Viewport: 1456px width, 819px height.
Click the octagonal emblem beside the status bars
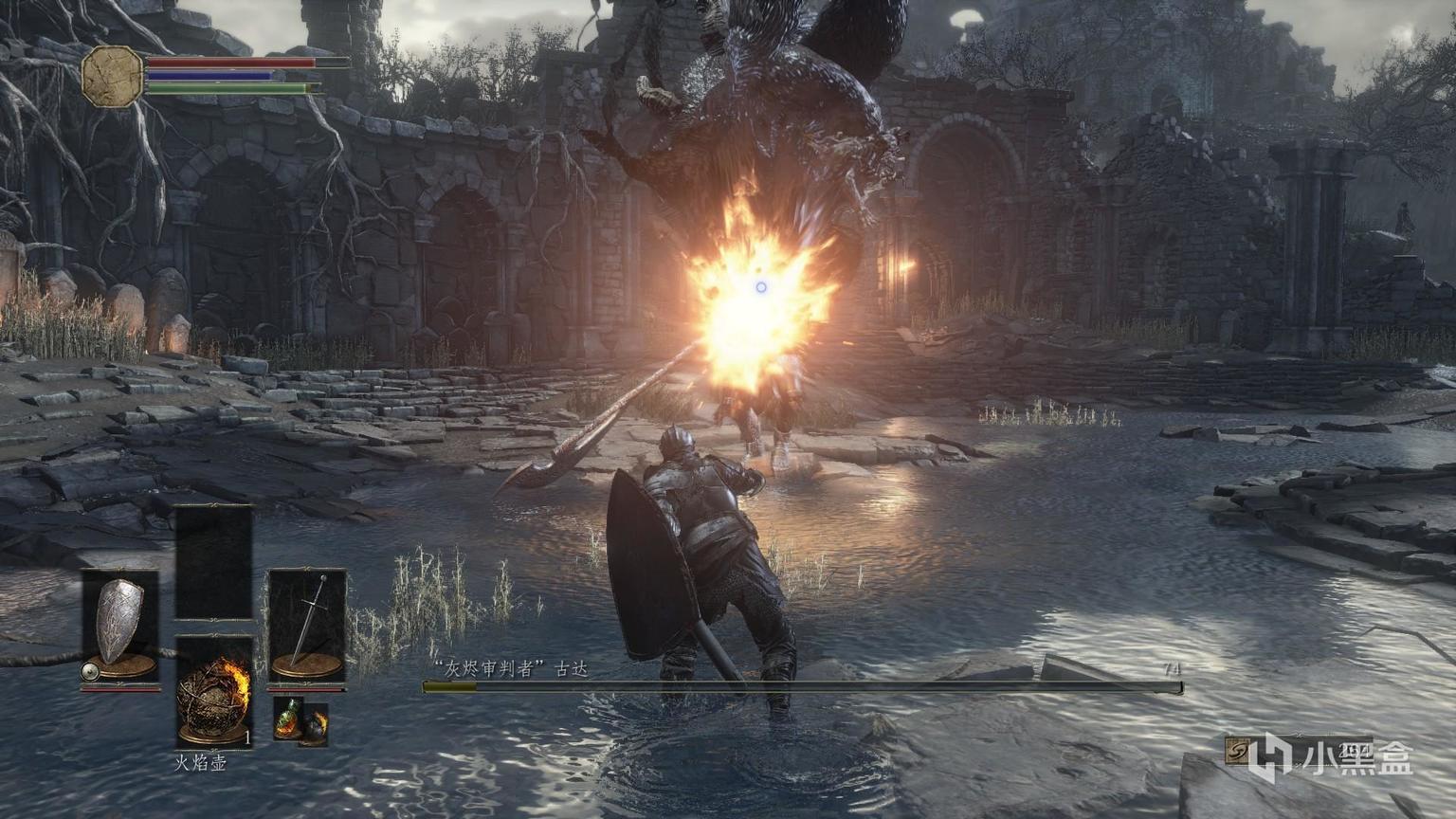113,77
